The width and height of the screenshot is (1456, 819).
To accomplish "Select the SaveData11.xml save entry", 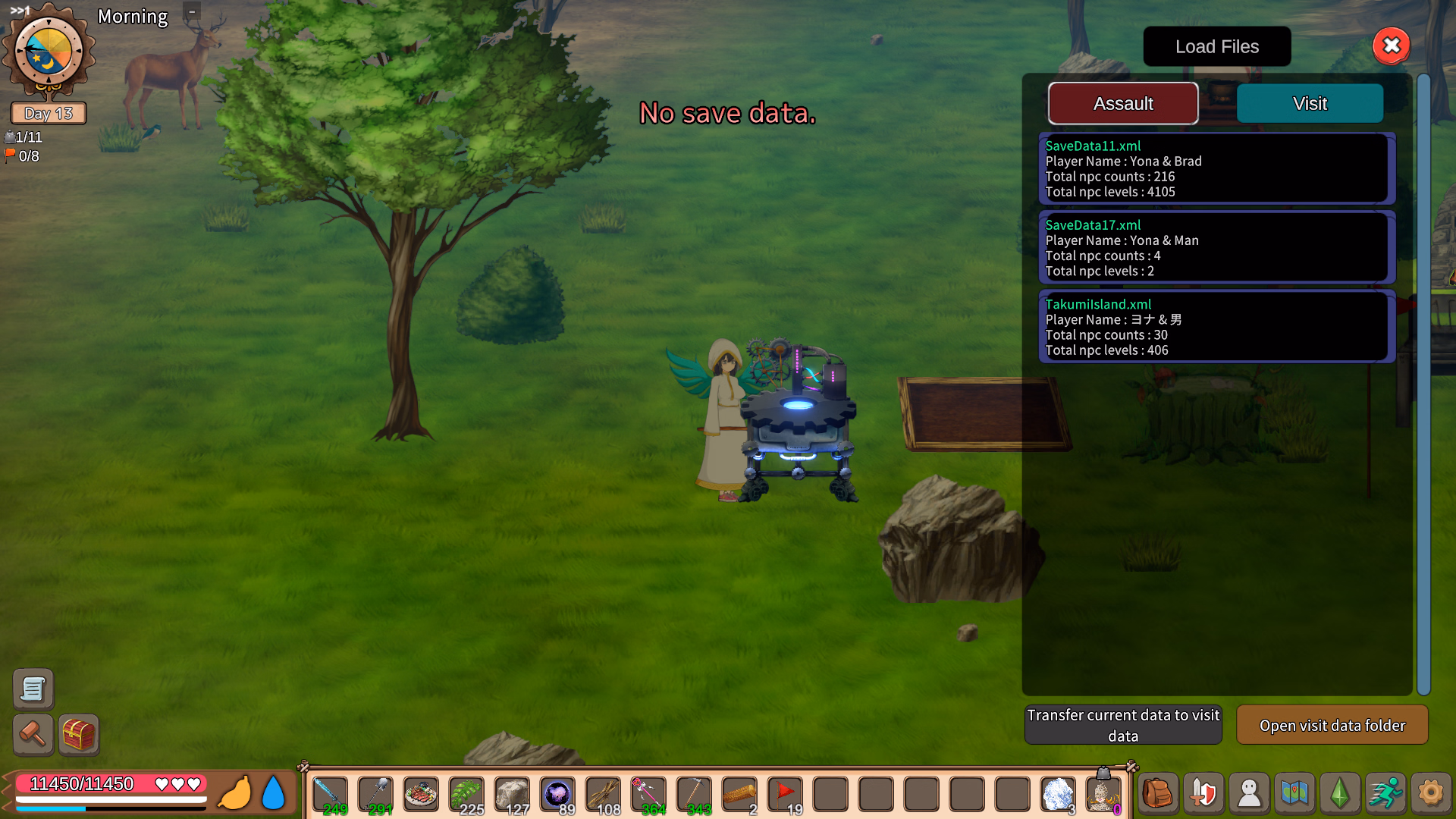I will [1216, 168].
